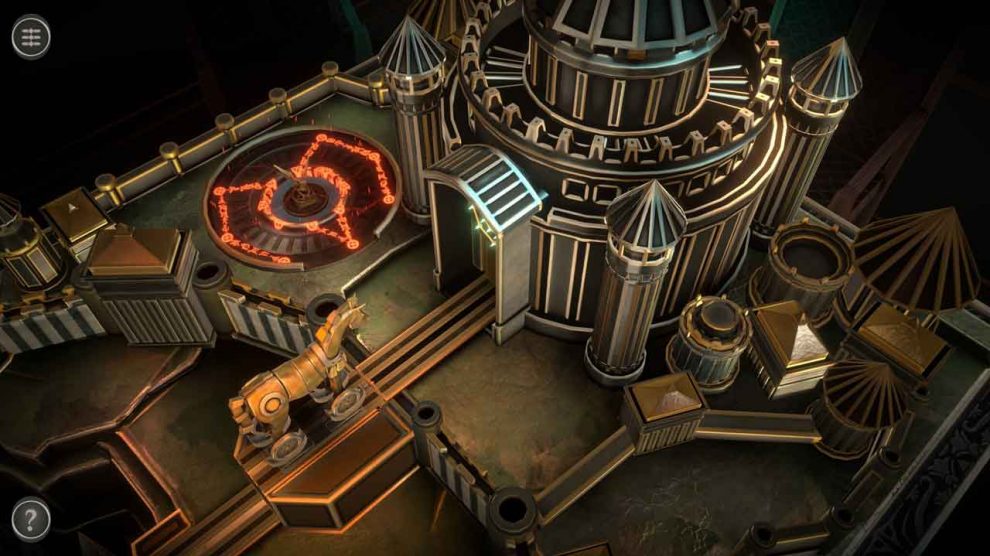Open the settings menu button

(x=32, y=37)
